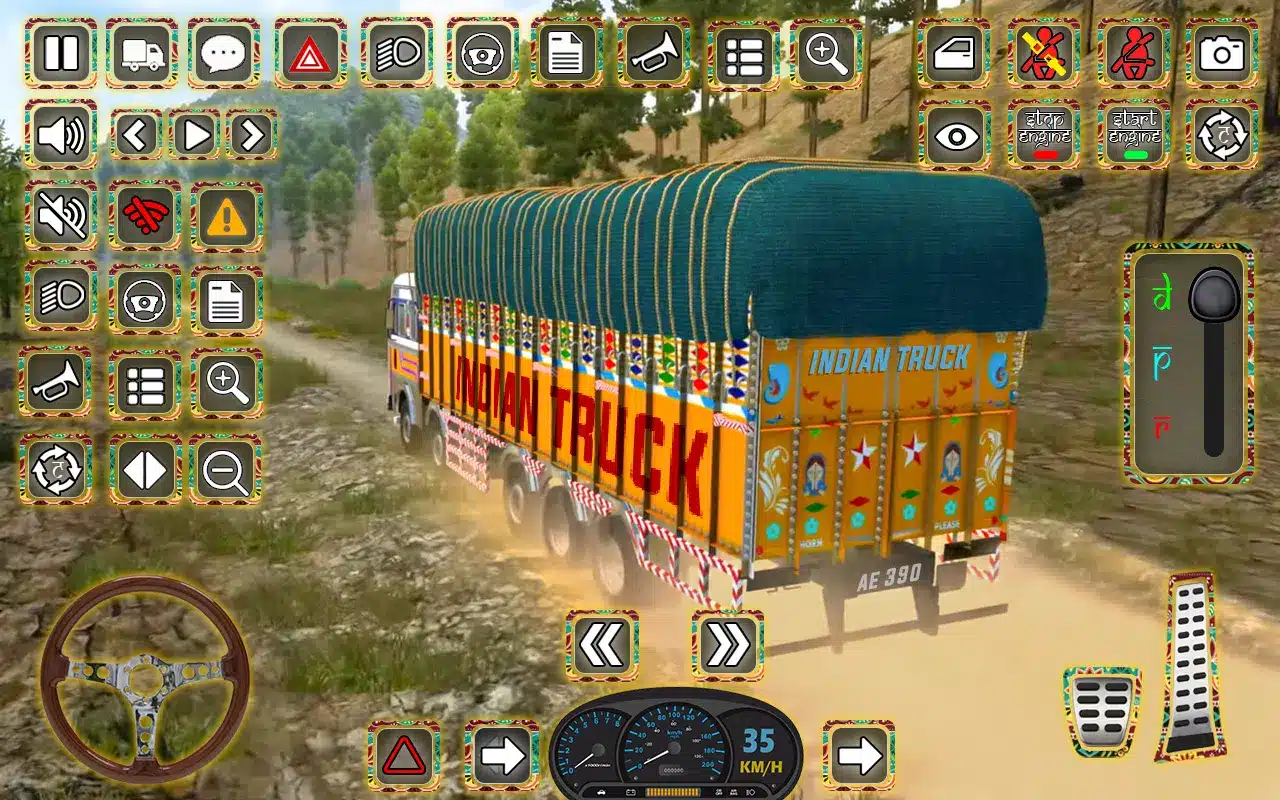Hit the short brake pedal
The height and width of the screenshot is (800, 1280).
[1102, 710]
